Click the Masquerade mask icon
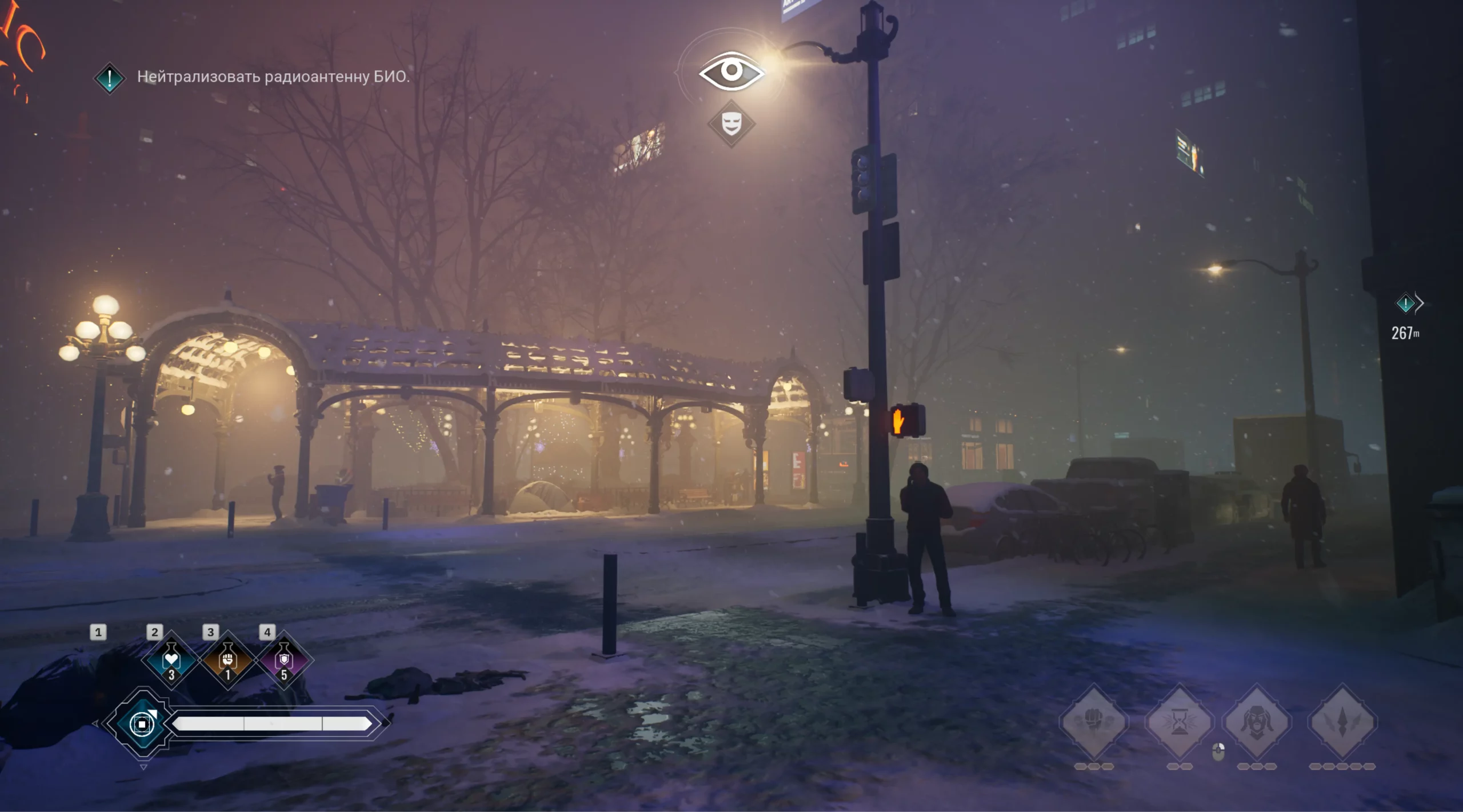This screenshot has height=812, width=1463. (731, 124)
